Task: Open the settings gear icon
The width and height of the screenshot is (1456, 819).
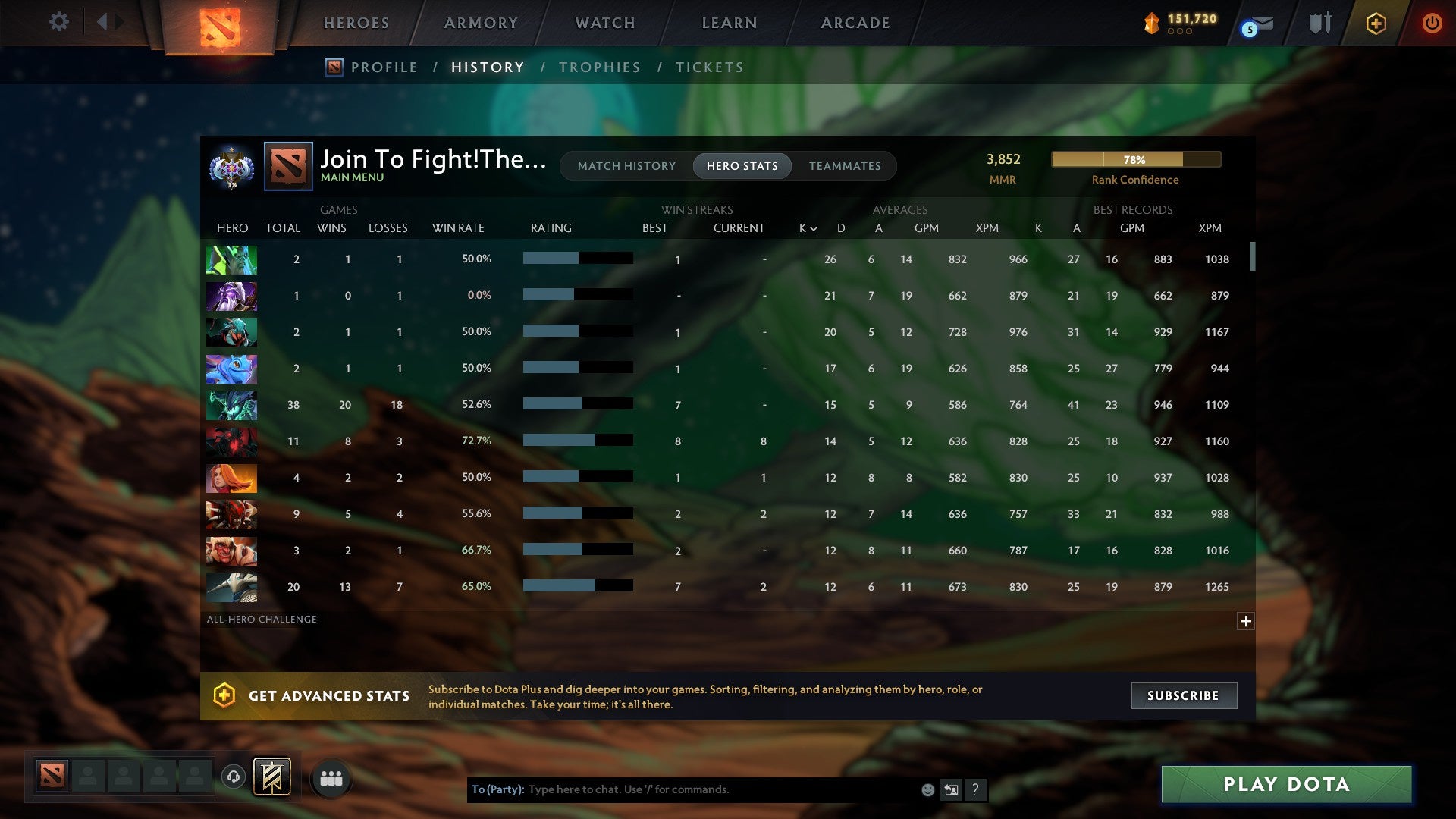Action: coord(58,22)
